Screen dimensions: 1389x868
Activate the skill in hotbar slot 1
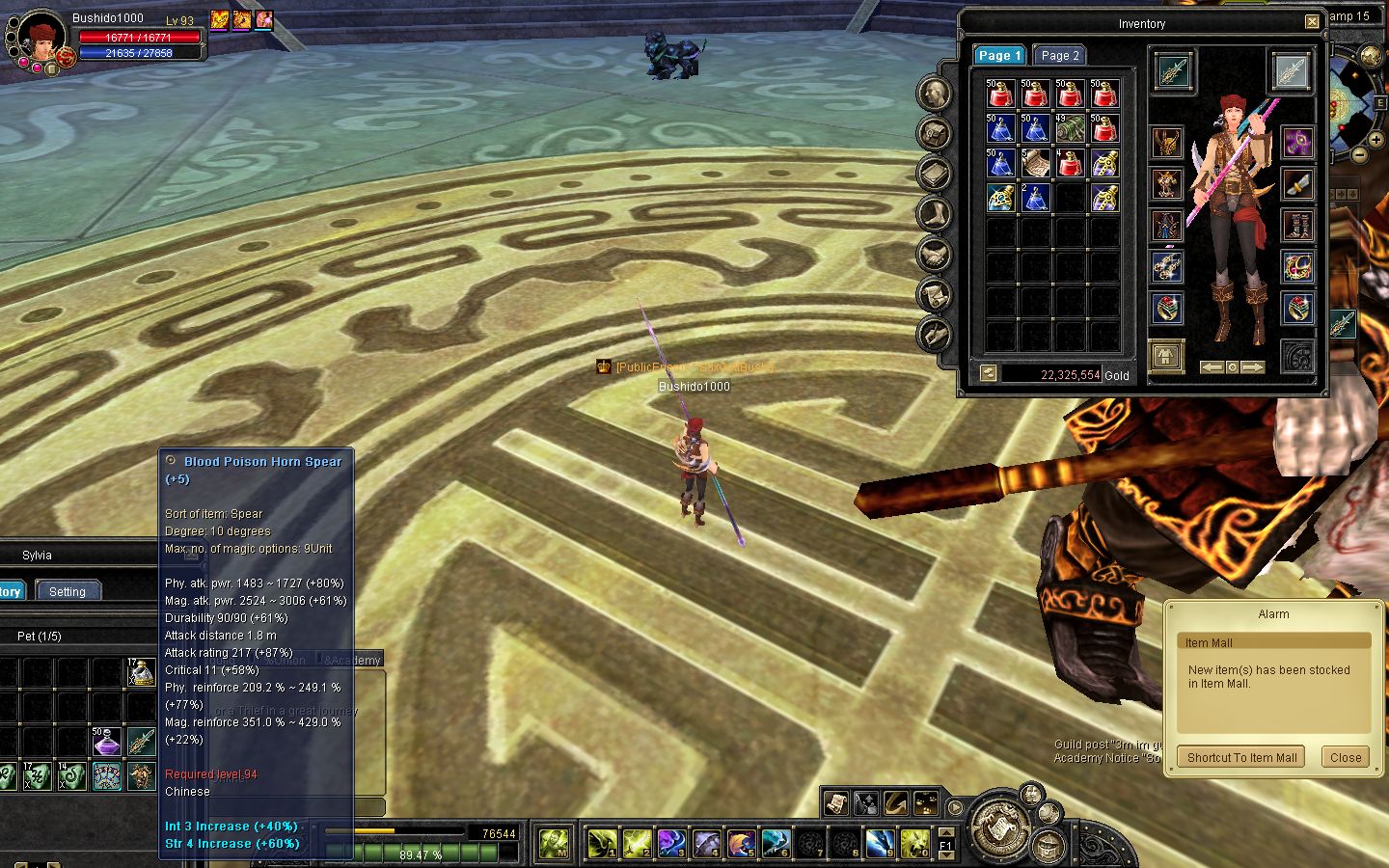(x=602, y=844)
